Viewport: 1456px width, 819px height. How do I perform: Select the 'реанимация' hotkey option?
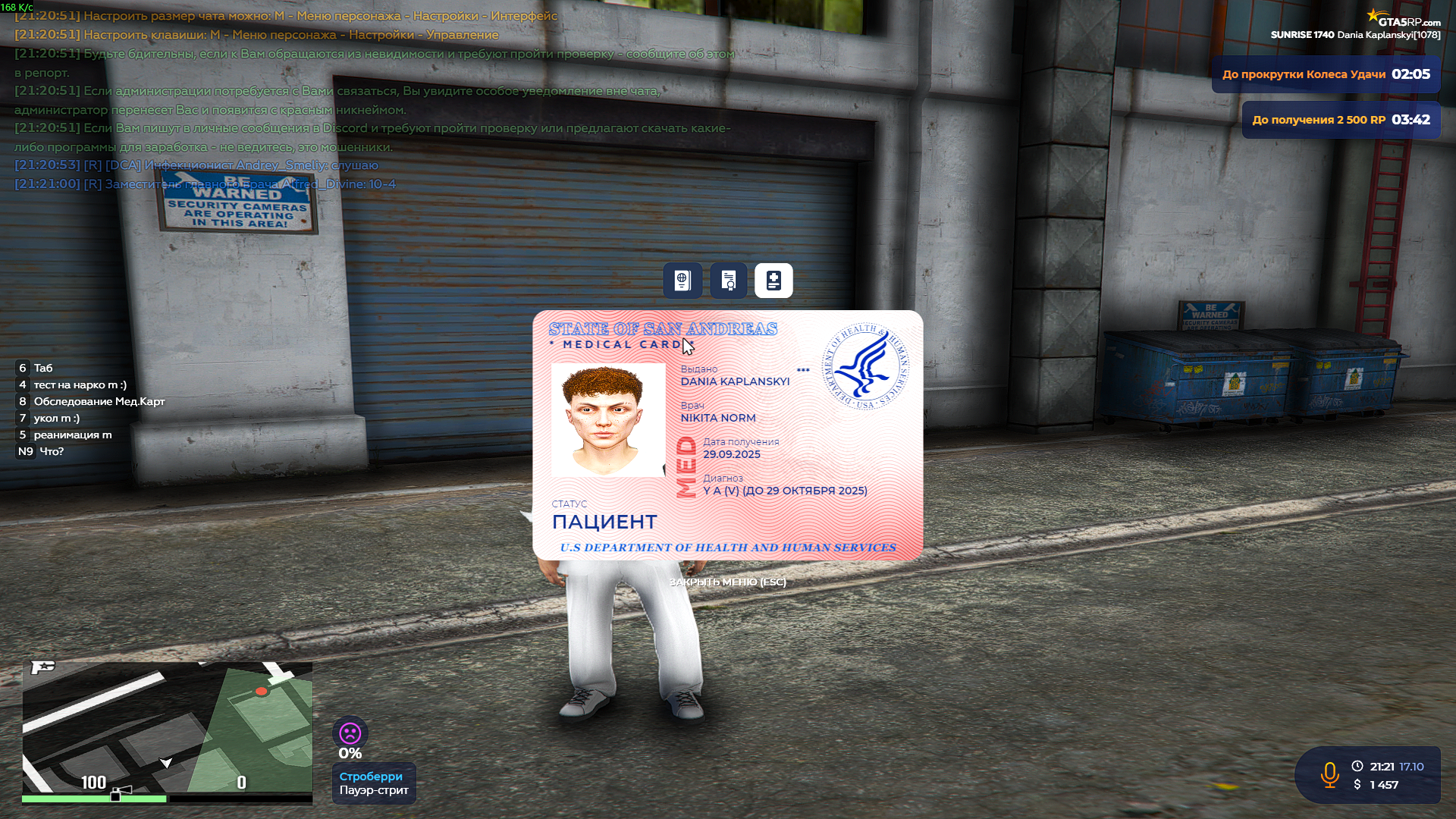(x=72, y=435)
